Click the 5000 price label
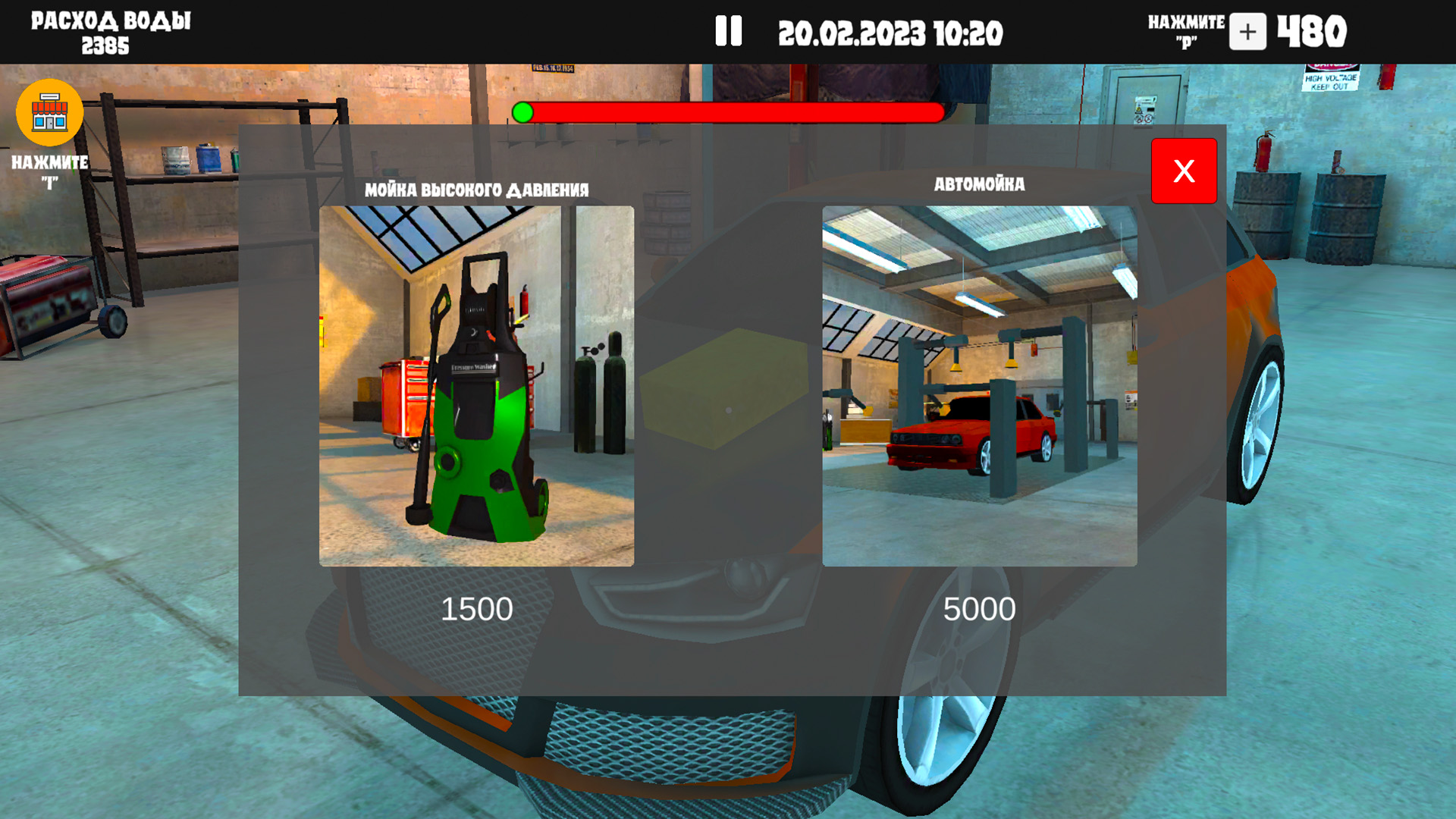The height and width of the screenshot is (819, 1456). [980, 607]
